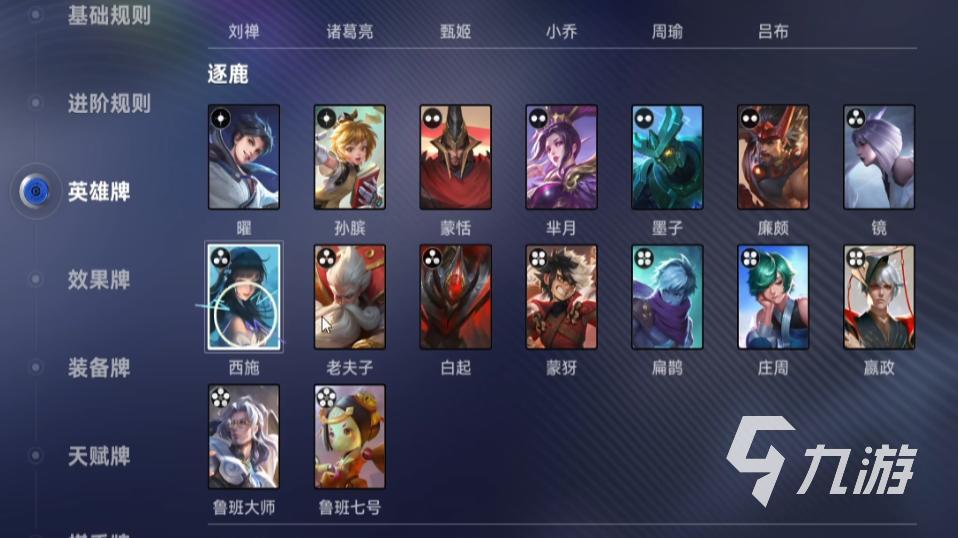Inspect the 廉颇 hero card
This screenshot has width=958, height=538.
pyautogui.click(x=773, y=157)
